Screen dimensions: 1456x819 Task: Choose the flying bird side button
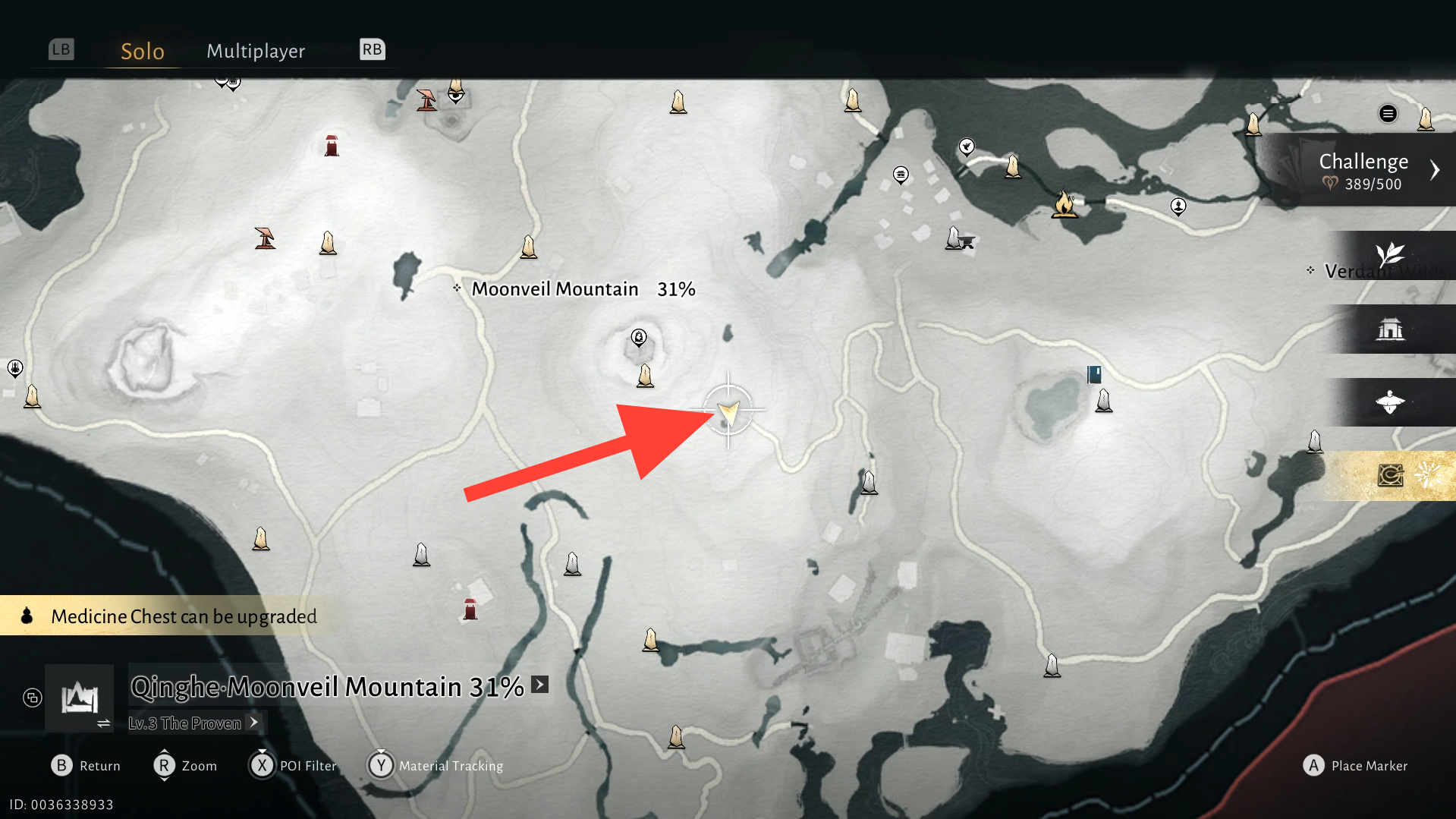[1390, 402]
